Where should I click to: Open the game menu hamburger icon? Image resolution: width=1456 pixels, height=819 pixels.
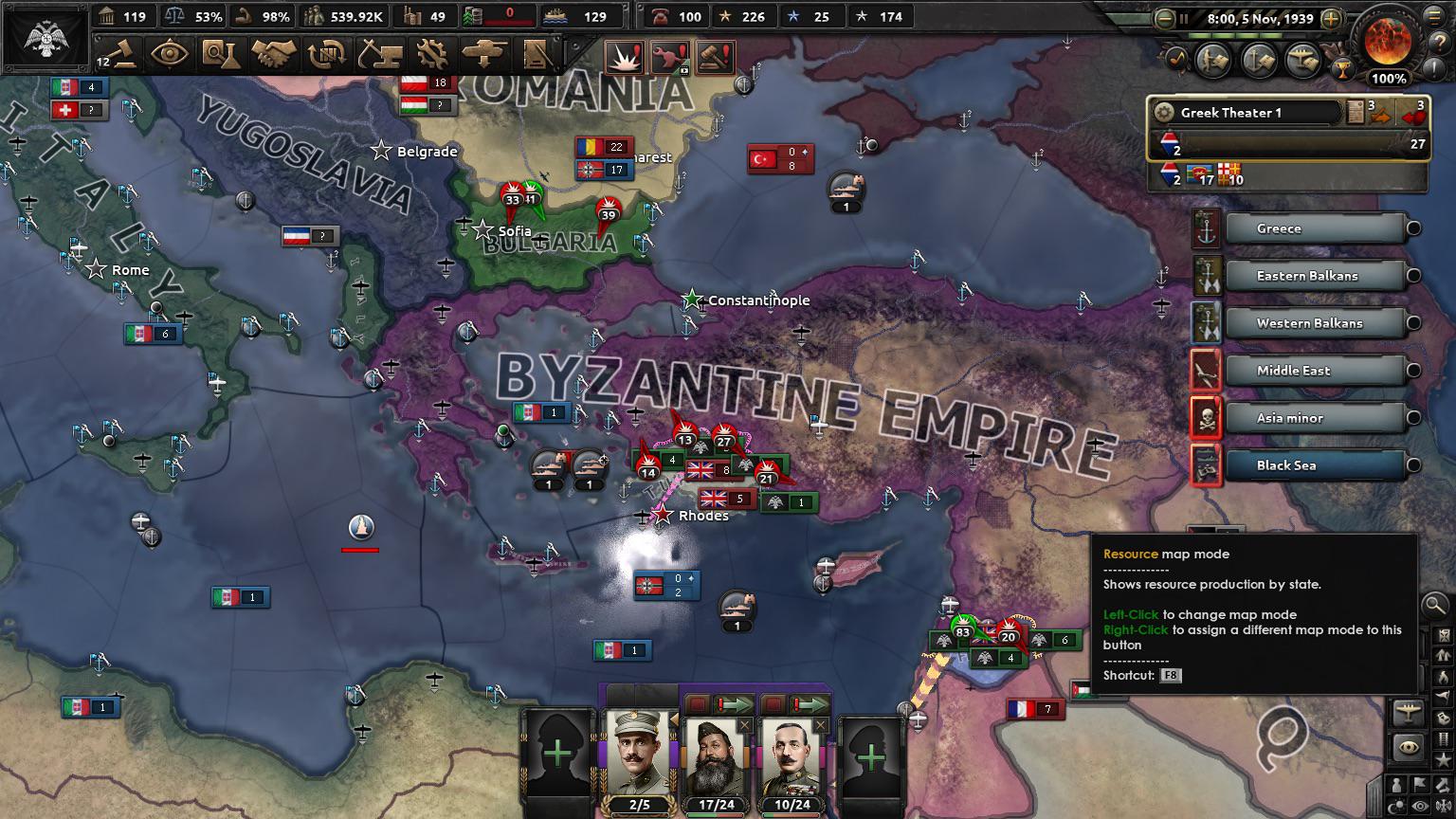click(1432, 18)
